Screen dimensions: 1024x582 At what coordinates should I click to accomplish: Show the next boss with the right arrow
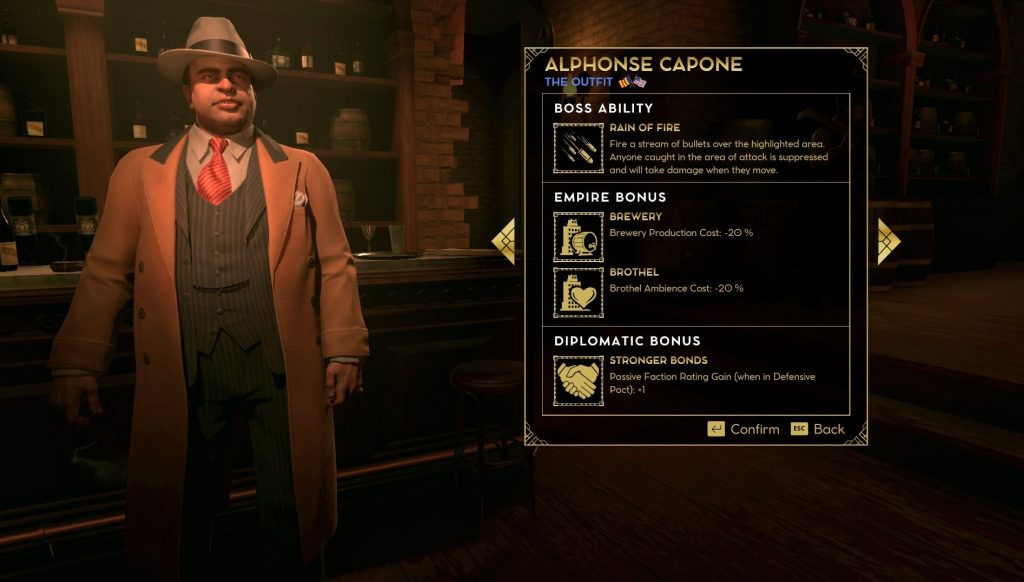coord(887,241)
